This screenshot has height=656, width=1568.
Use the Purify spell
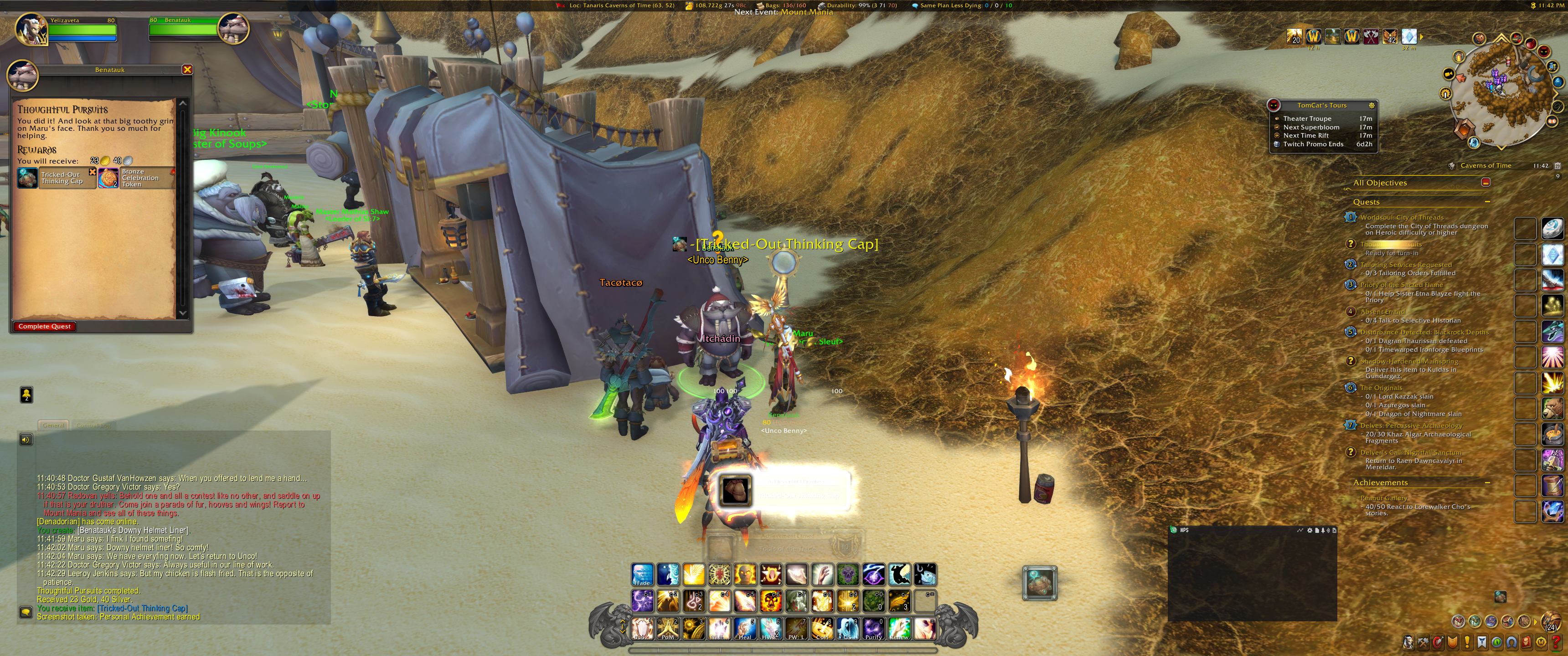[873, 628]
